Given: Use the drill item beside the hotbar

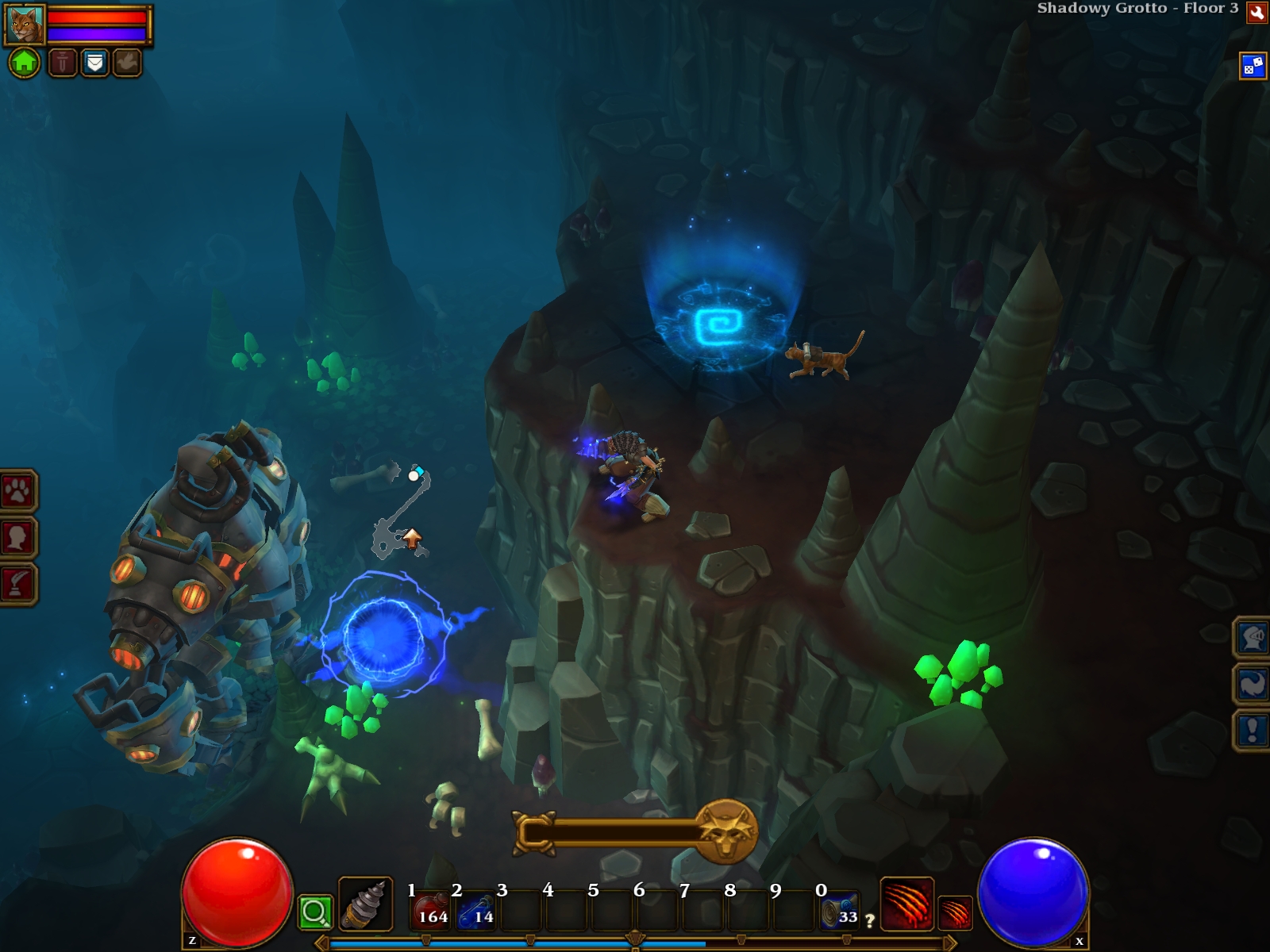Looking at the screenshot, I should click(x=366, y=904).
